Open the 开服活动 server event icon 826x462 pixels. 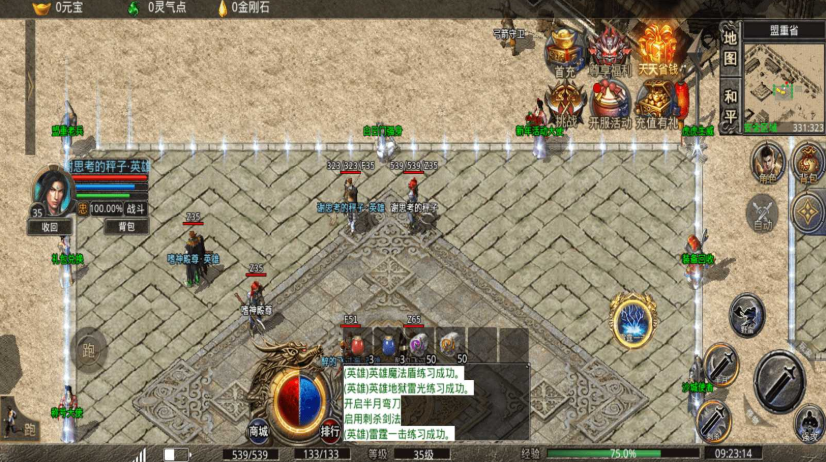(608, 101)
